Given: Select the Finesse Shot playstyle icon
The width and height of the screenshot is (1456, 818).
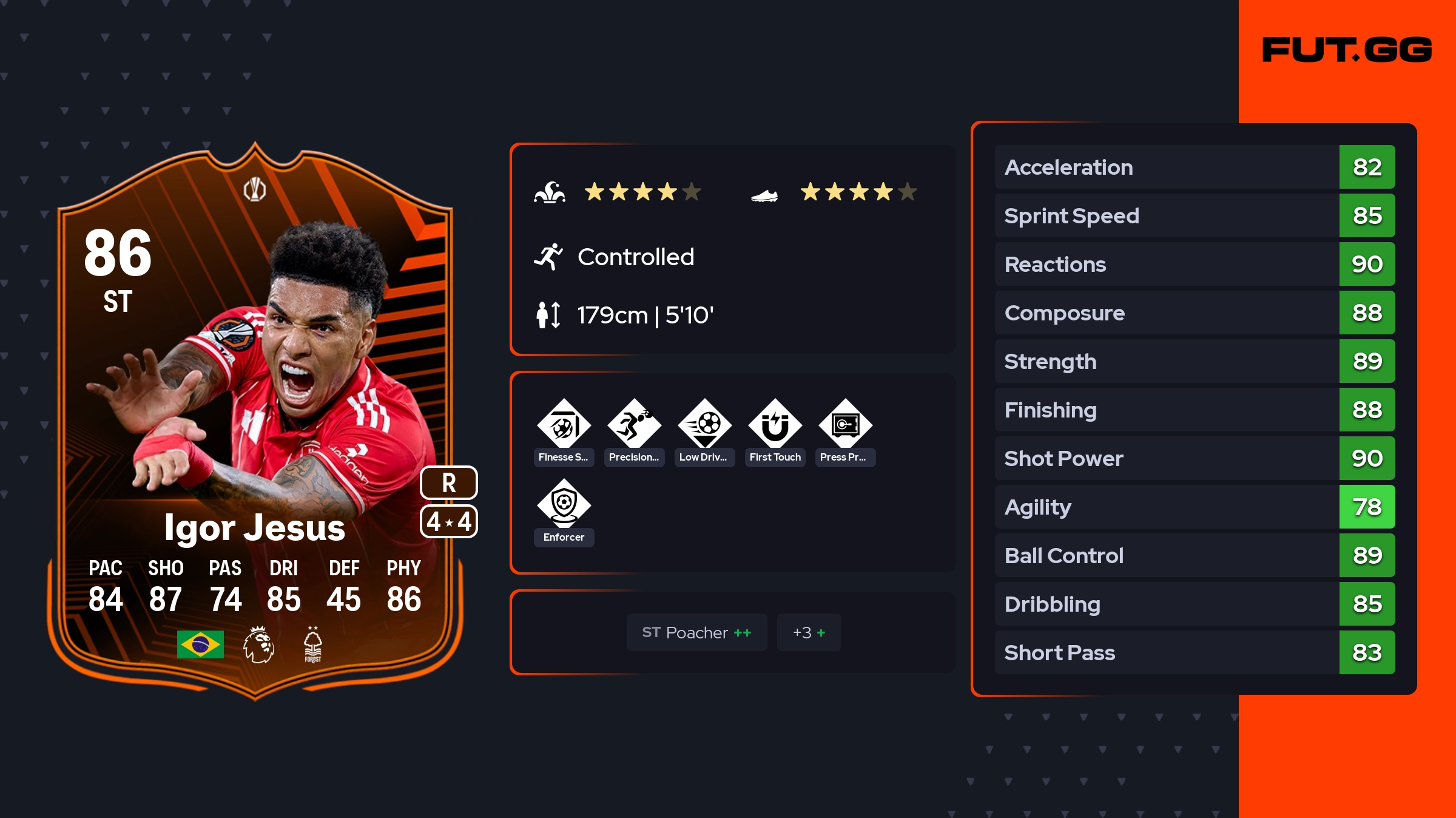Looking at the screenshot, I should tap(564, 425).
